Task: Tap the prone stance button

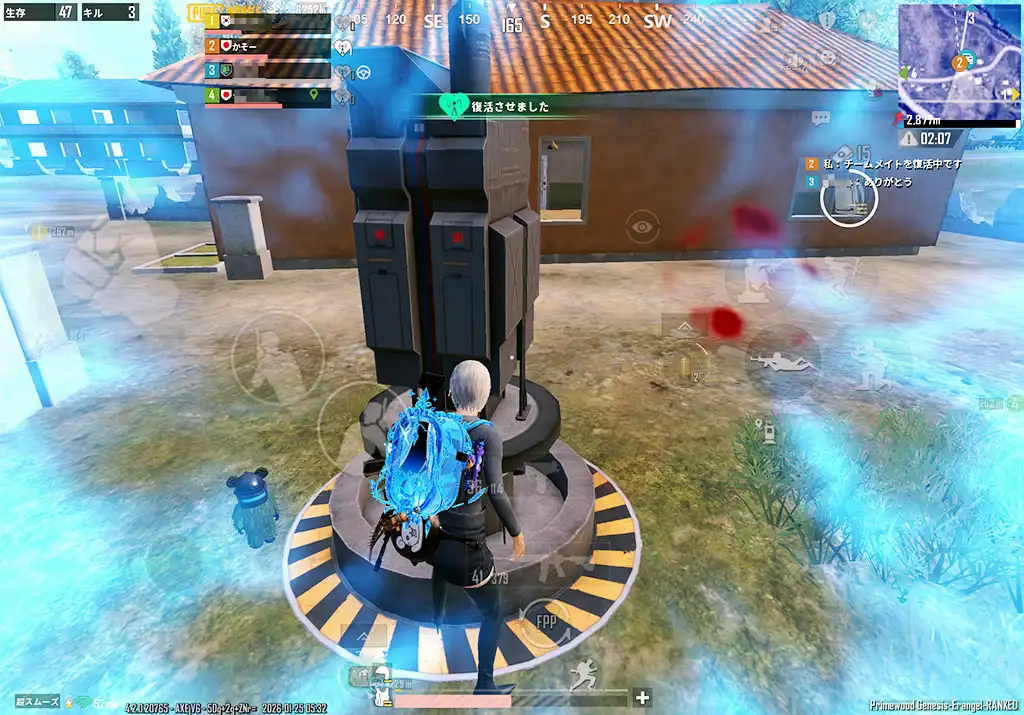Action: point(781,363)
